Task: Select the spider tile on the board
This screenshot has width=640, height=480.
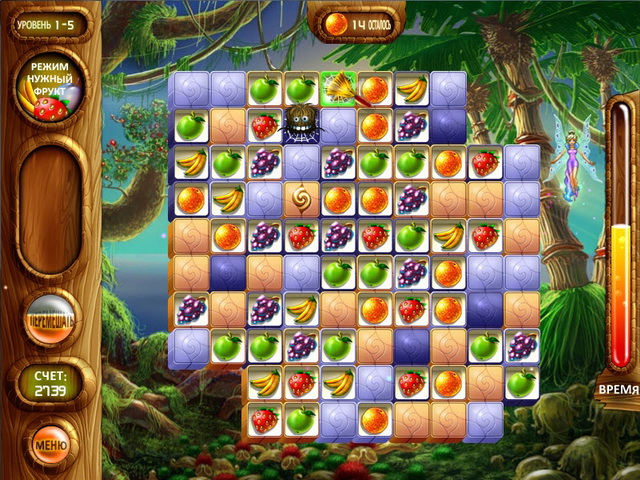Action: [x=300, y=125]
